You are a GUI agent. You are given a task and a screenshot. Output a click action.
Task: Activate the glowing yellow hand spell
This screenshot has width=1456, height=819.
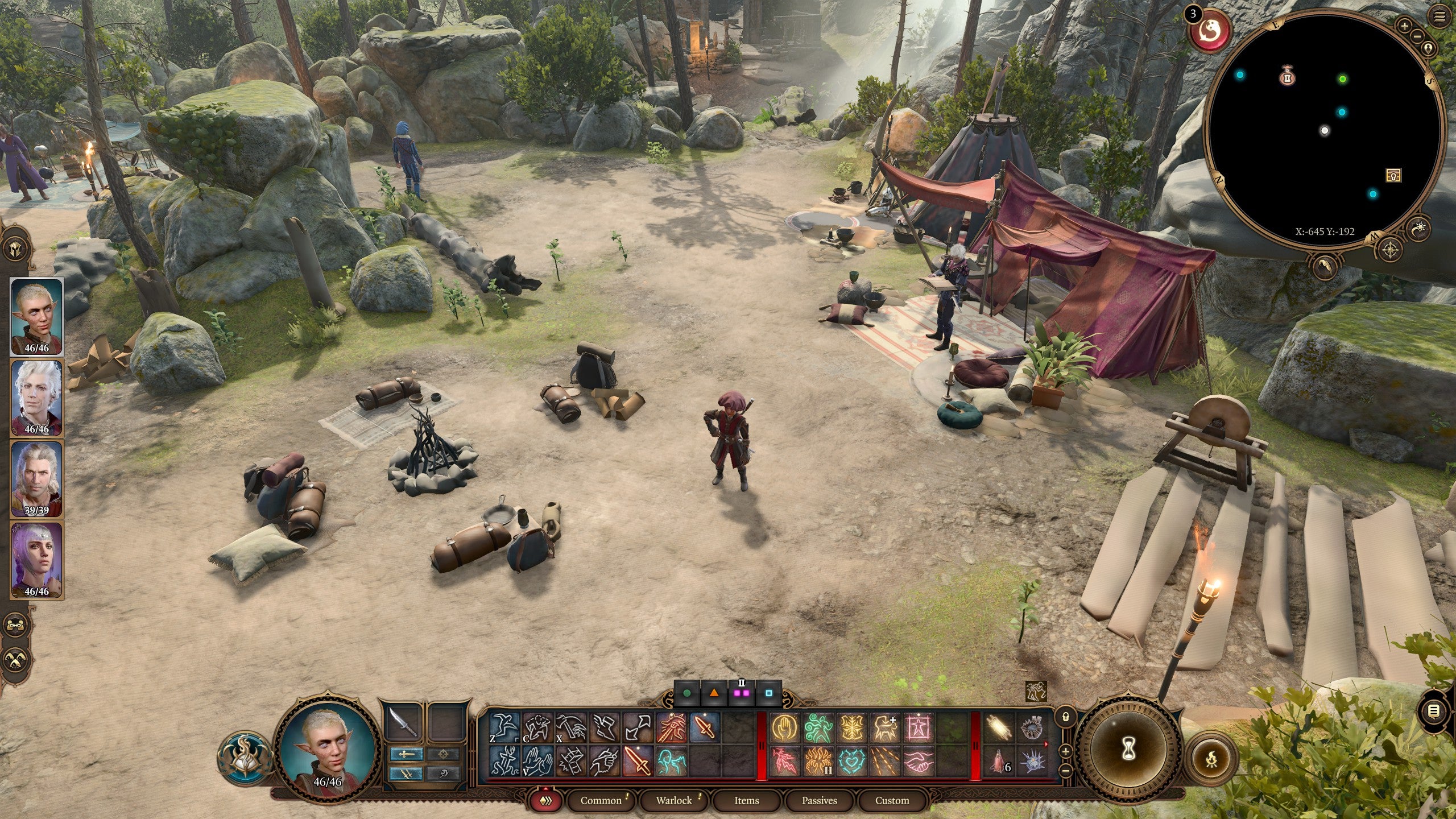pos(784,728)
